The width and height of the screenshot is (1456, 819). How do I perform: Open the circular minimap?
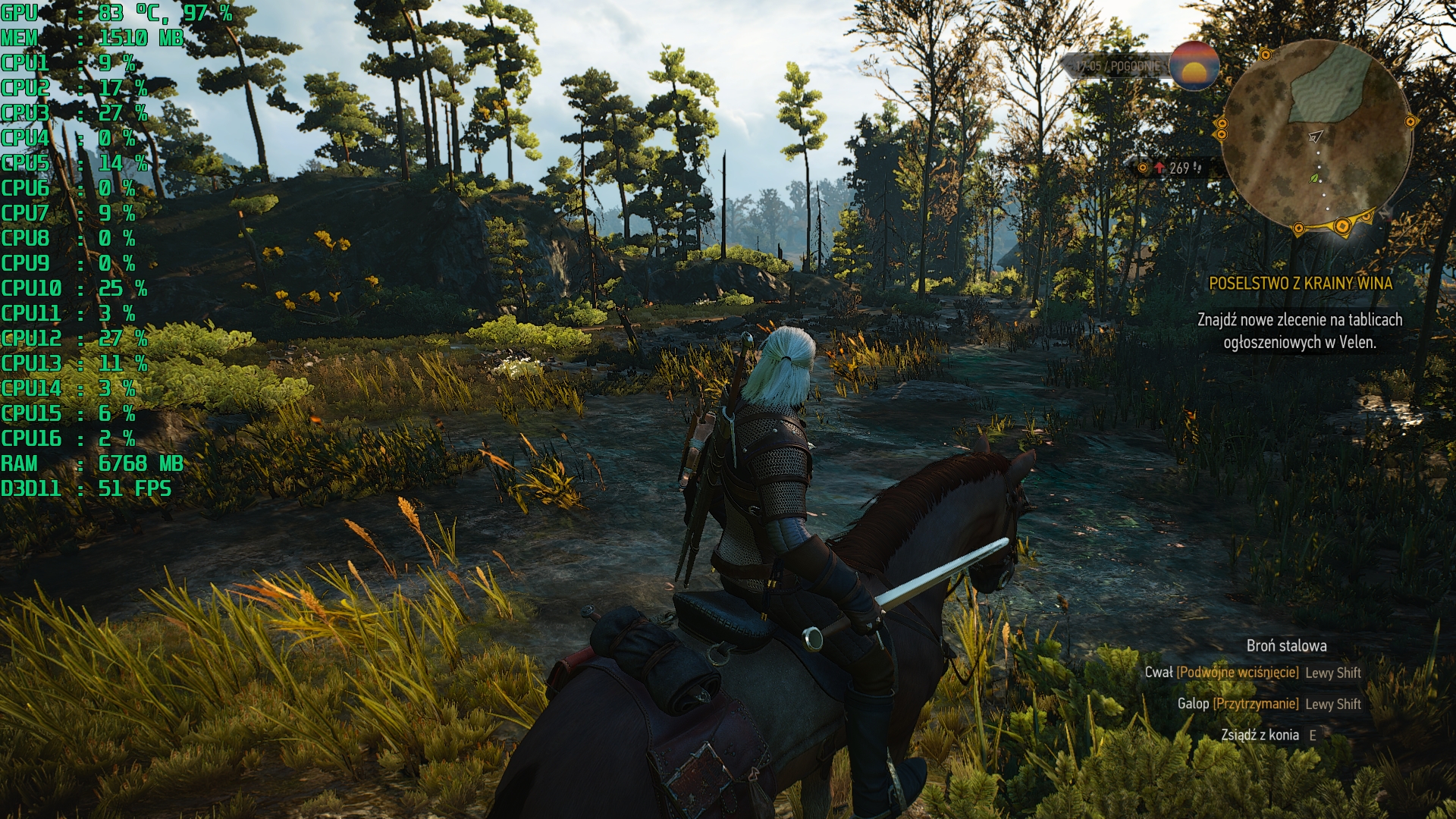coord(1316,136)
